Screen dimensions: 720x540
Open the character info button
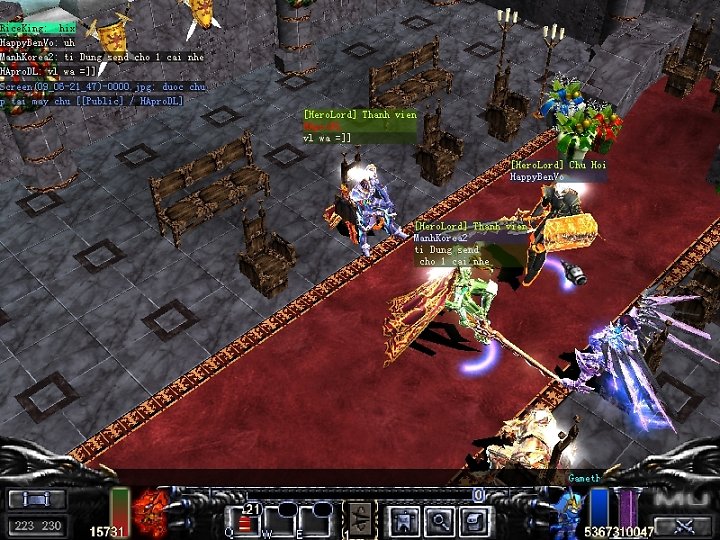click(403, 520)
